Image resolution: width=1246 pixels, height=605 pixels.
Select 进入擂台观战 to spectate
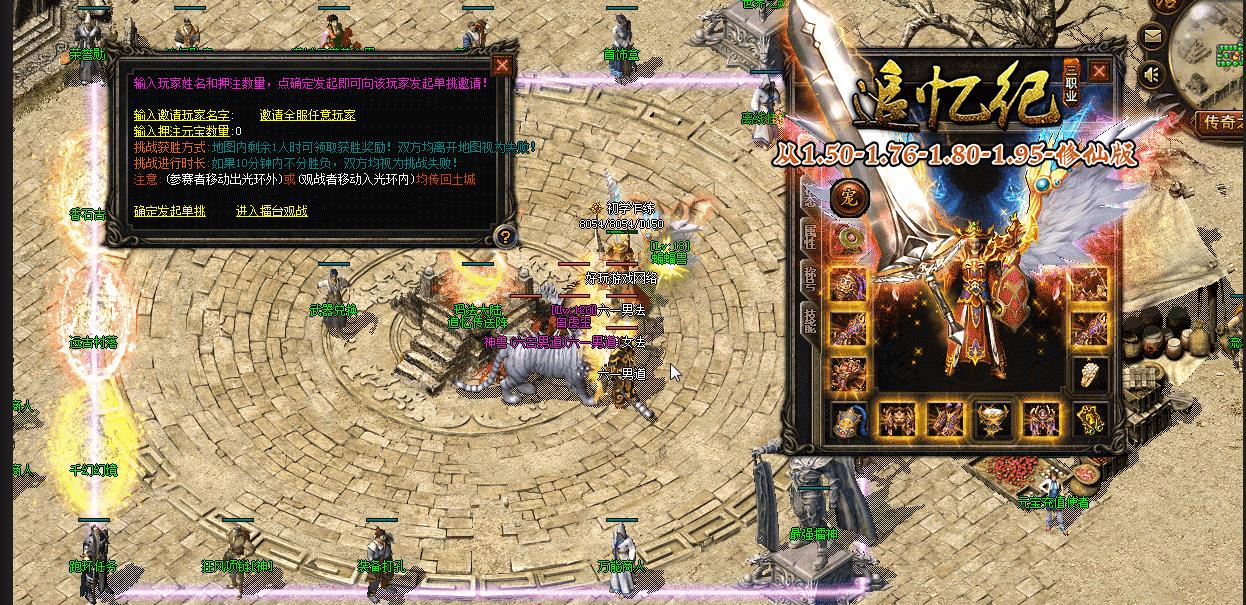pos(271,211)
